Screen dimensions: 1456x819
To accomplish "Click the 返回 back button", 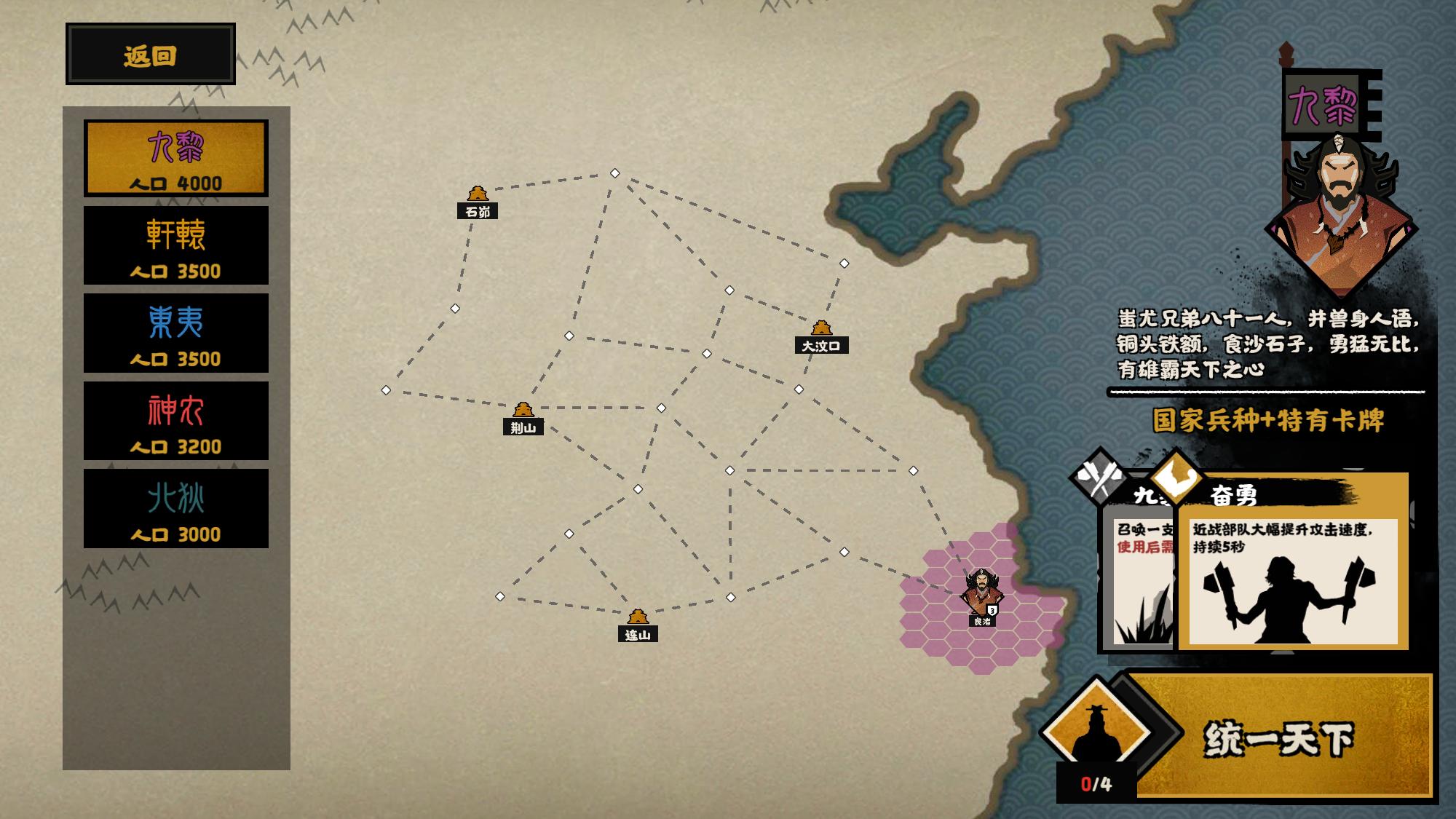I will pyautogui.click(x=151, y=55).
